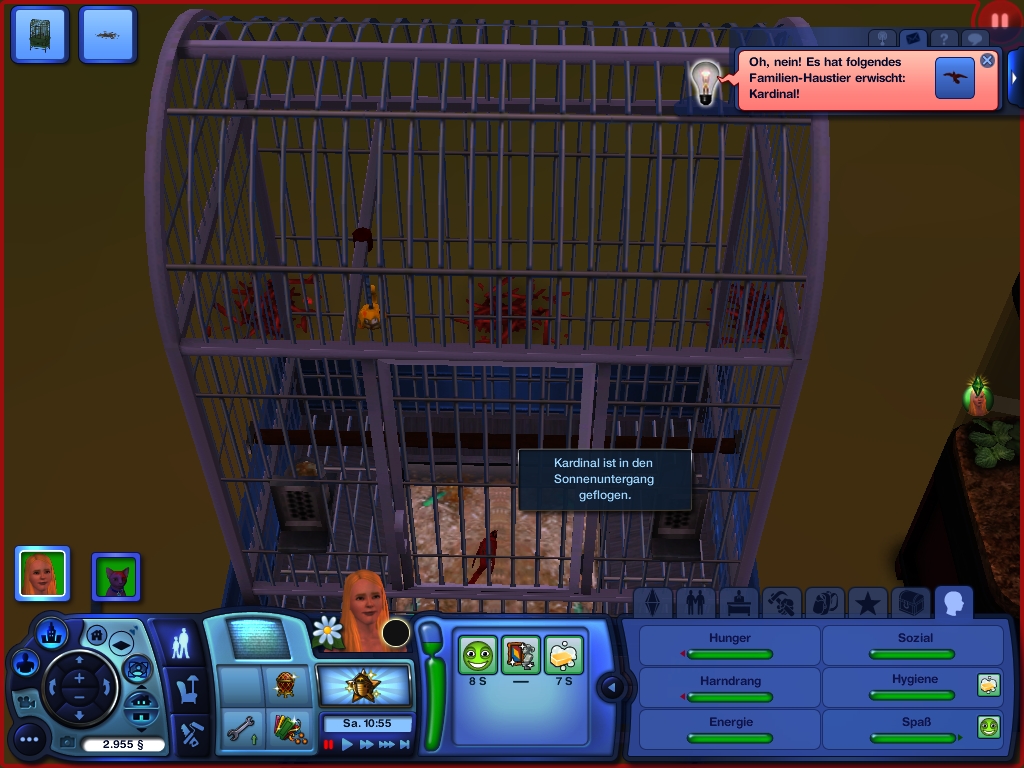
Task: Set game speed to normal play
Action: pyautogui.click(x=348, y=744)
